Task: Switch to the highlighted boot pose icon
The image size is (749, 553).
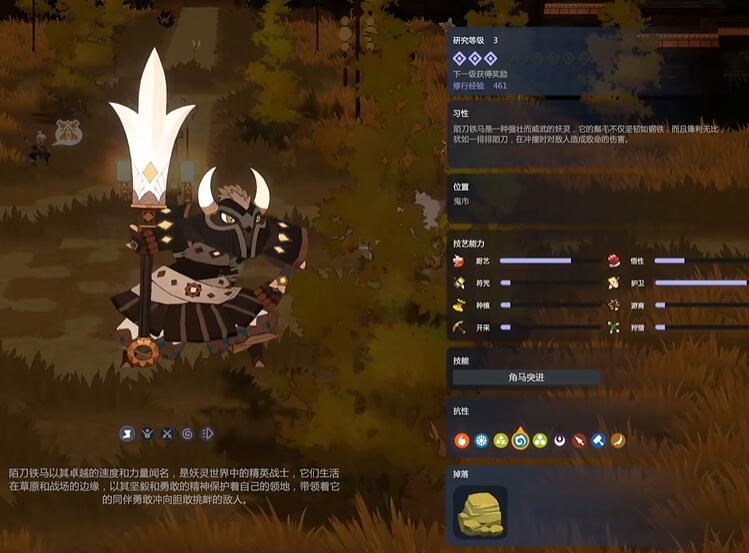Action: (x=127, y=433)
